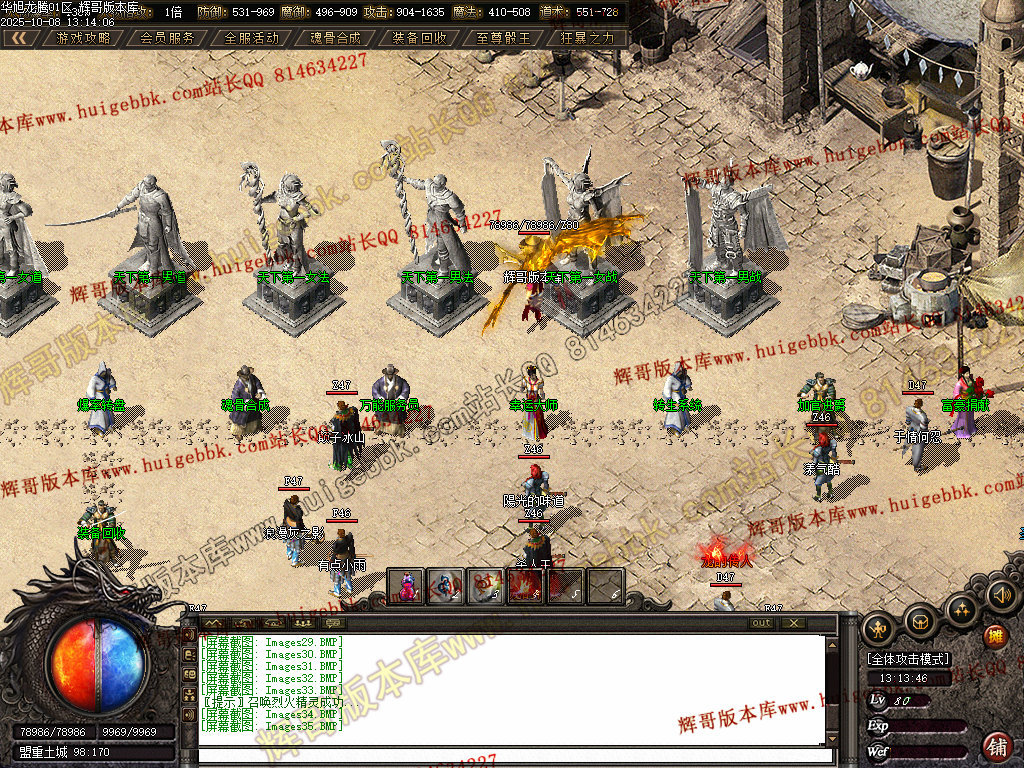Activate the red flame skill in the hotbar
The image size is (1024, 768).
click(527, 586)
